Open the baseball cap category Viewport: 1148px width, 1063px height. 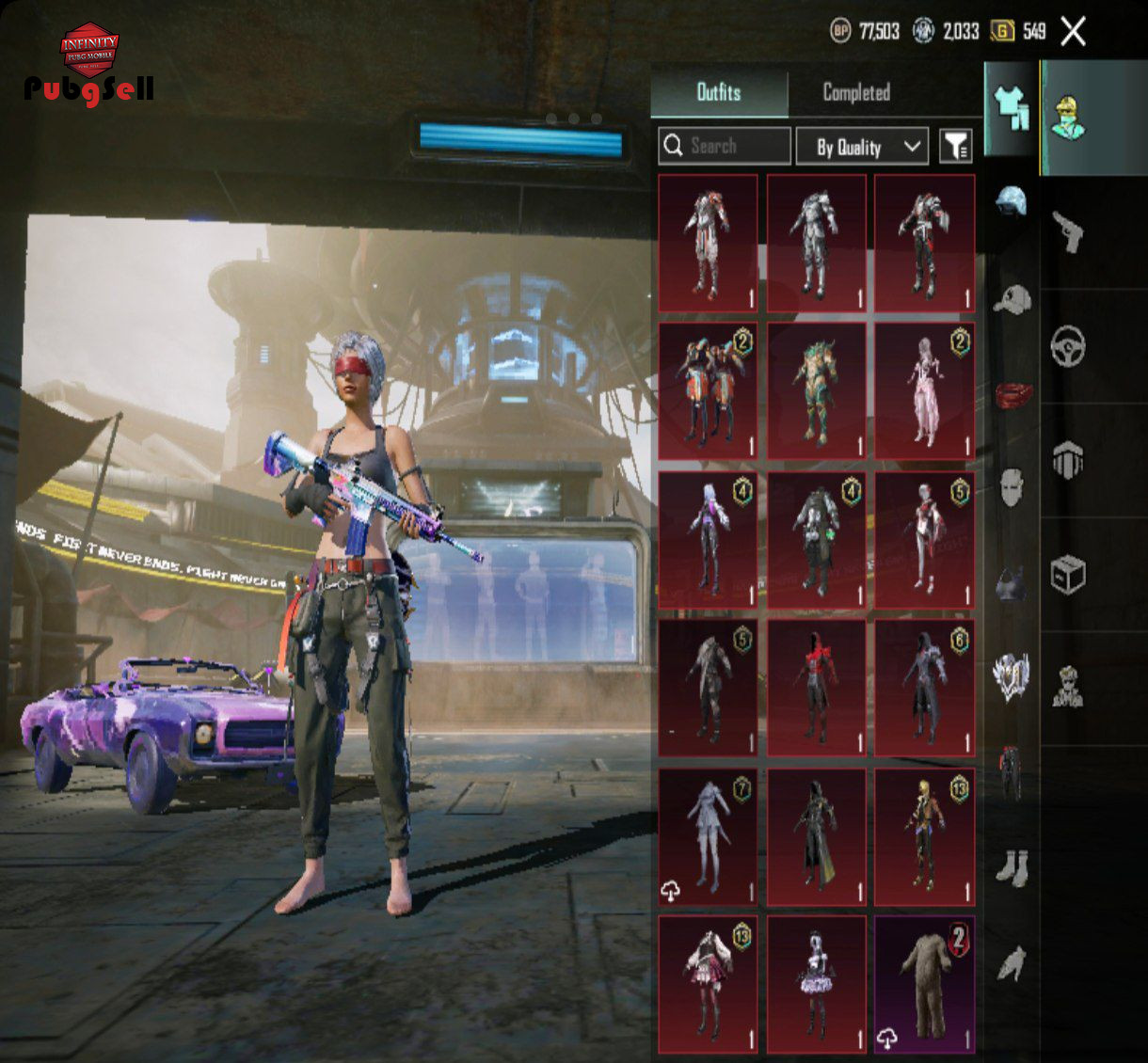[1012, 299]
